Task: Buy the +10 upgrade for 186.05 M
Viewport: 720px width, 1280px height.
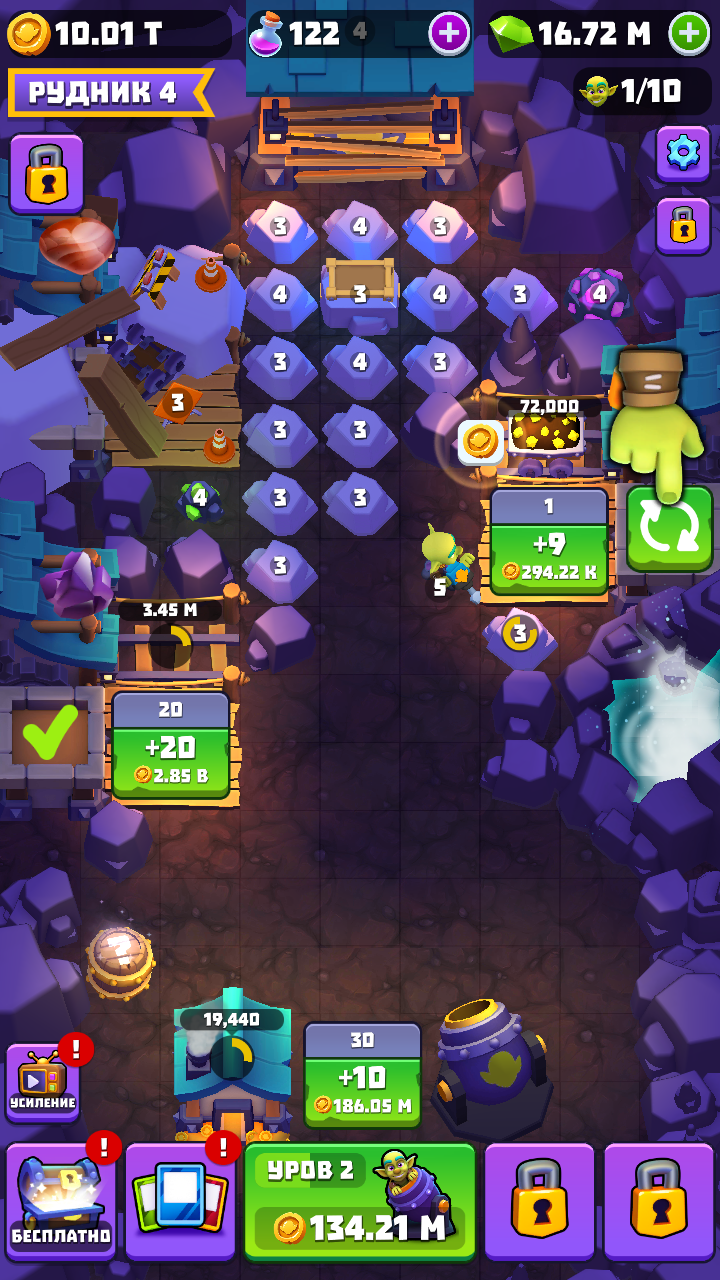Action: point(362,1077)
